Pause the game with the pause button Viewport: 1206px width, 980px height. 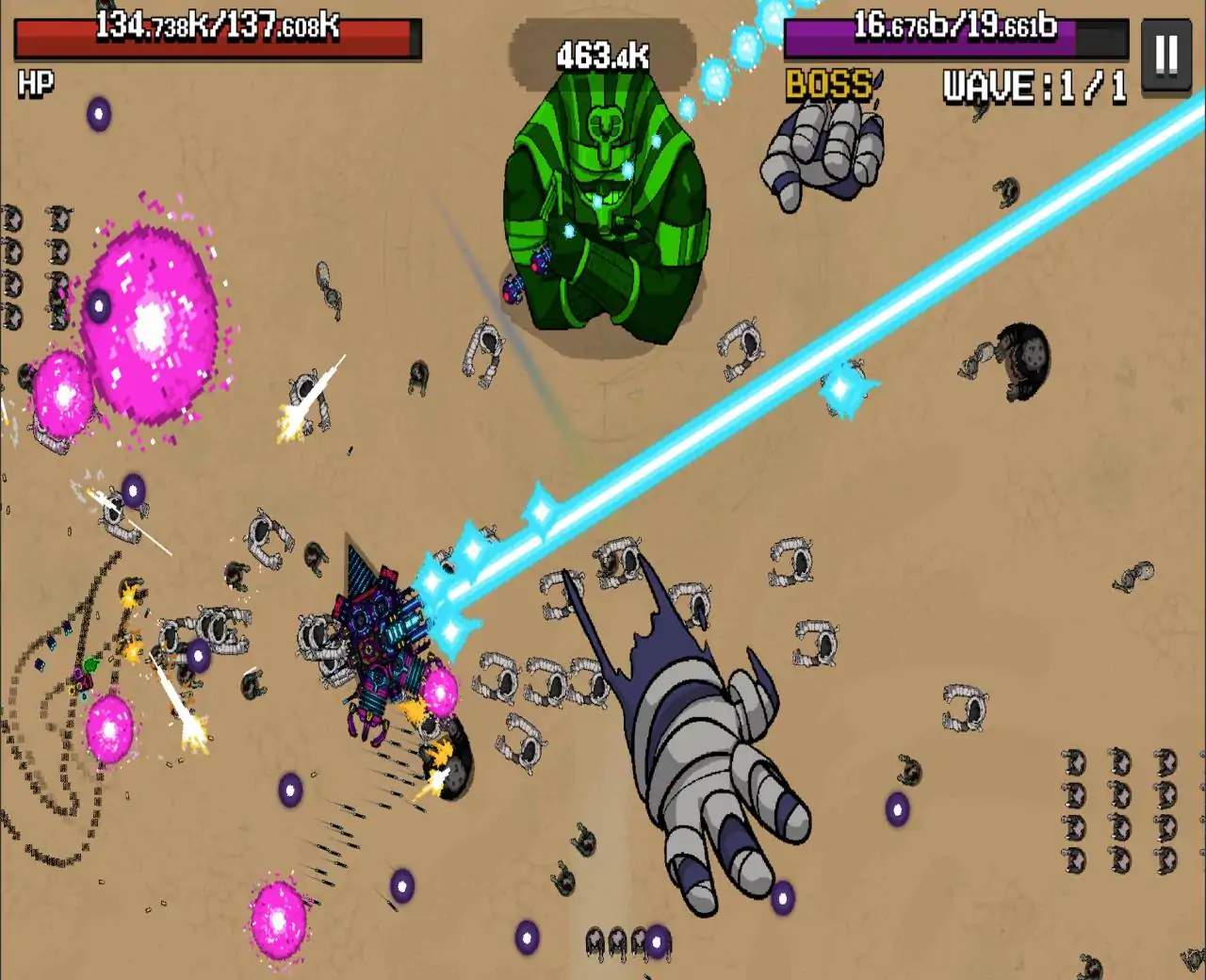1166,55
